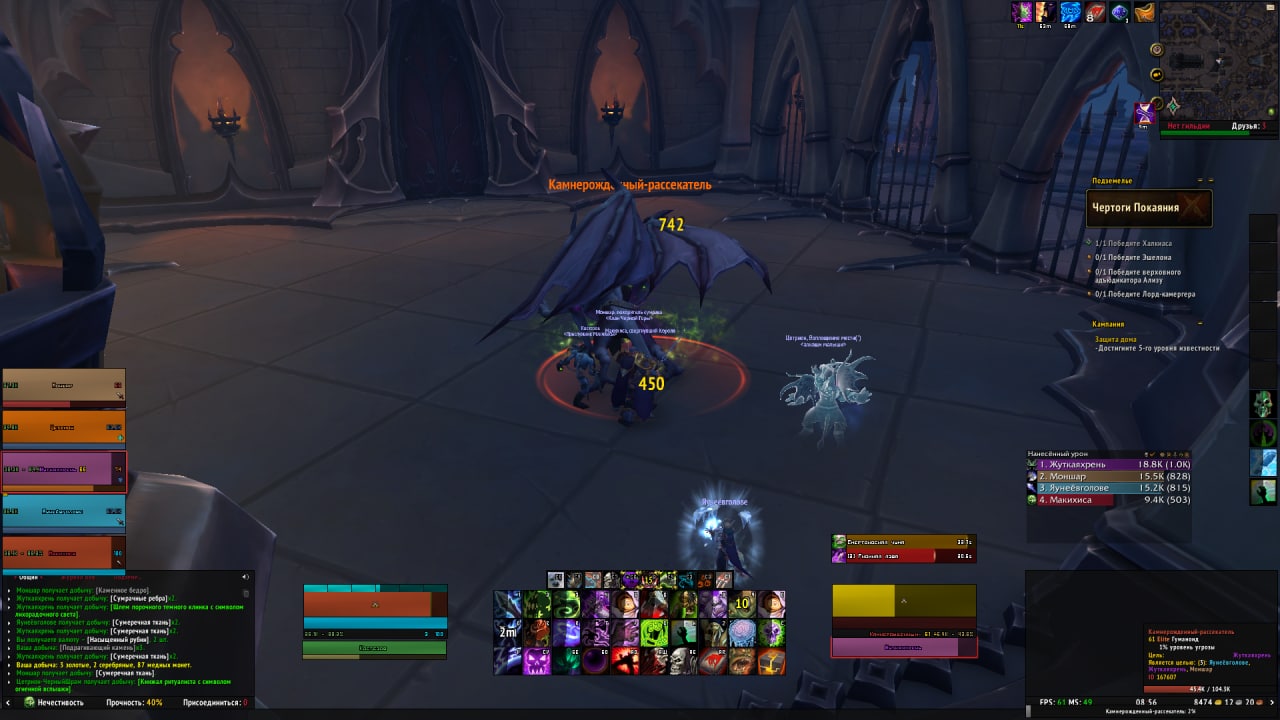This screenshot has height=720, width=1280.
Task: Open the Чертоги Покаяния dungeon objective banner
Action: (1149, 208)
